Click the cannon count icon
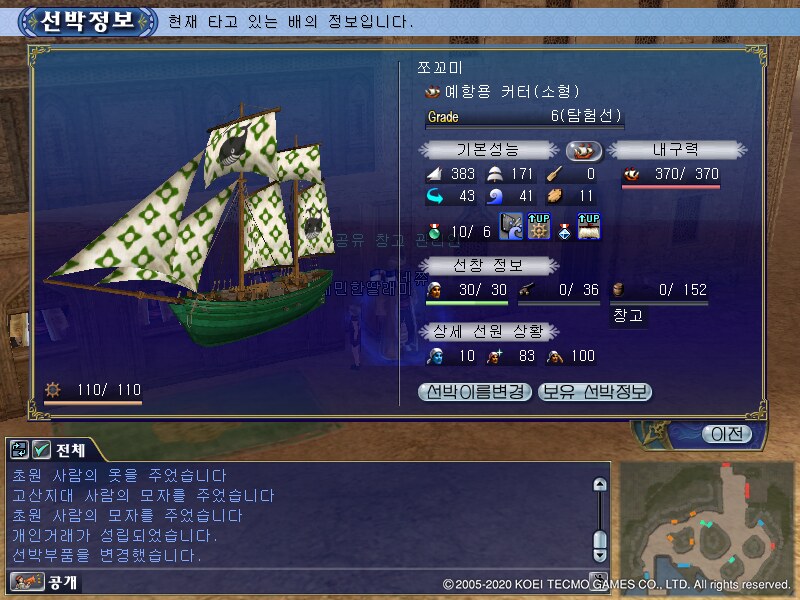This screenshot has height=600, width=800. 526,290
